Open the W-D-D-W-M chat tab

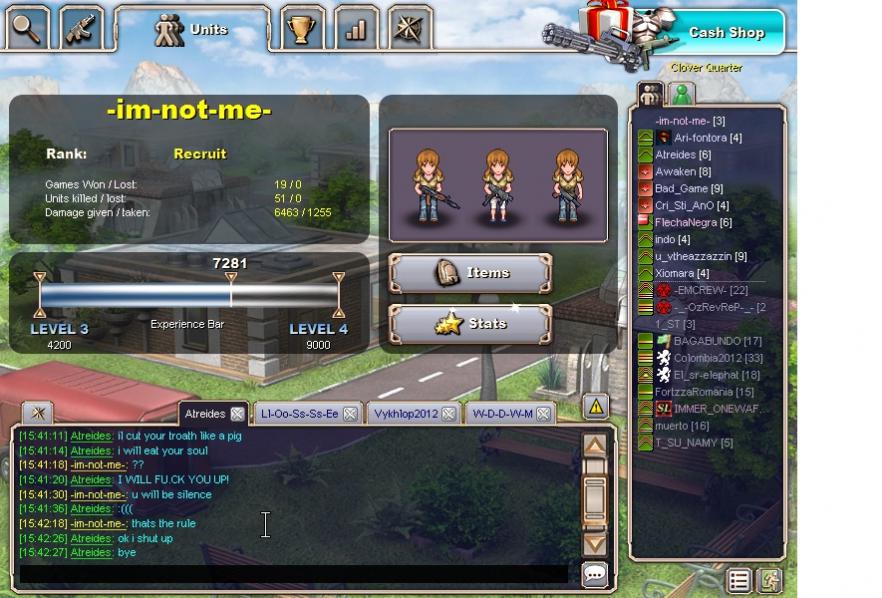coord(502,414)
